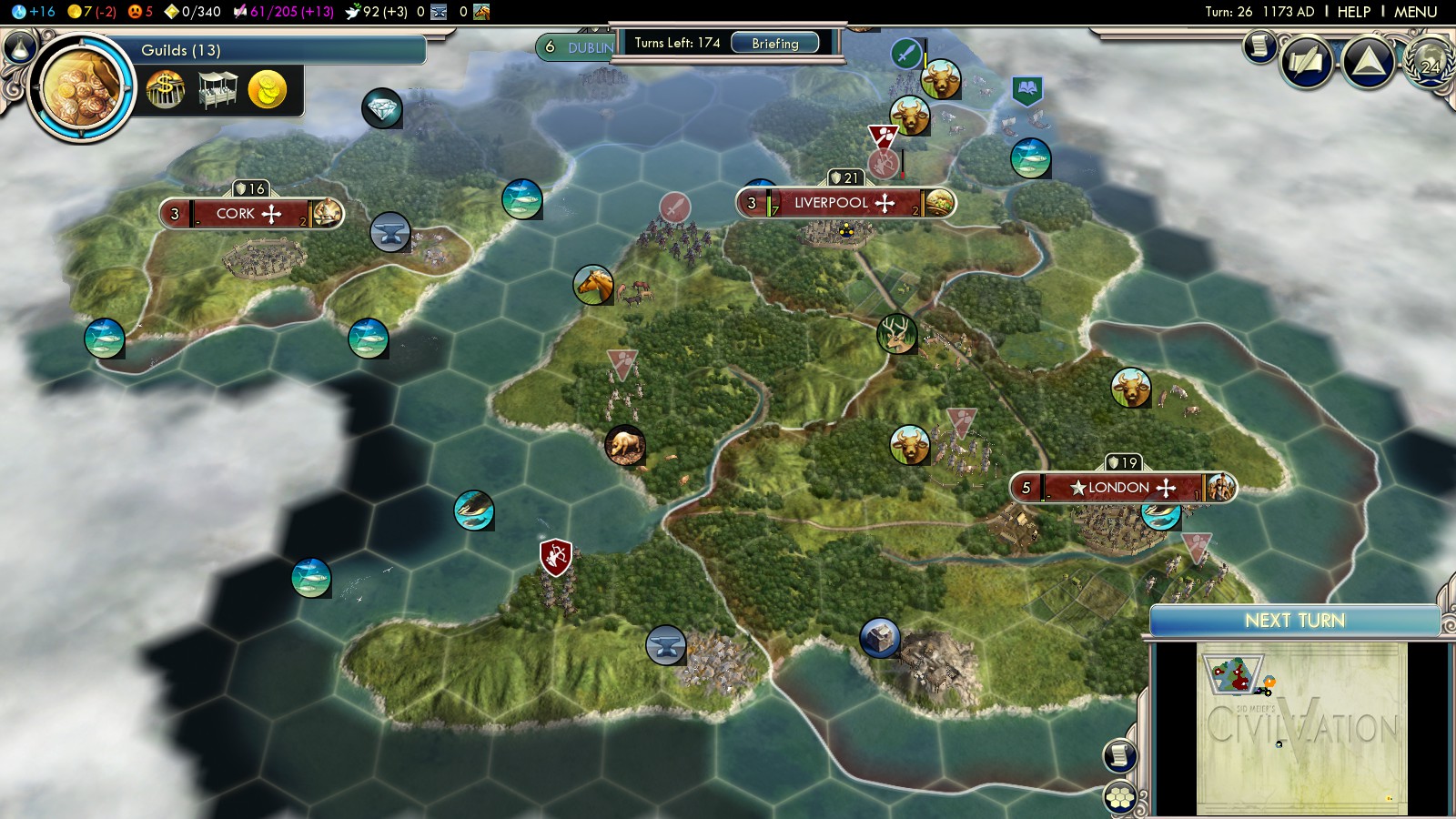Open the science flask button
Viewport: 1456px width, 819px height.
[x=20, y=45]
